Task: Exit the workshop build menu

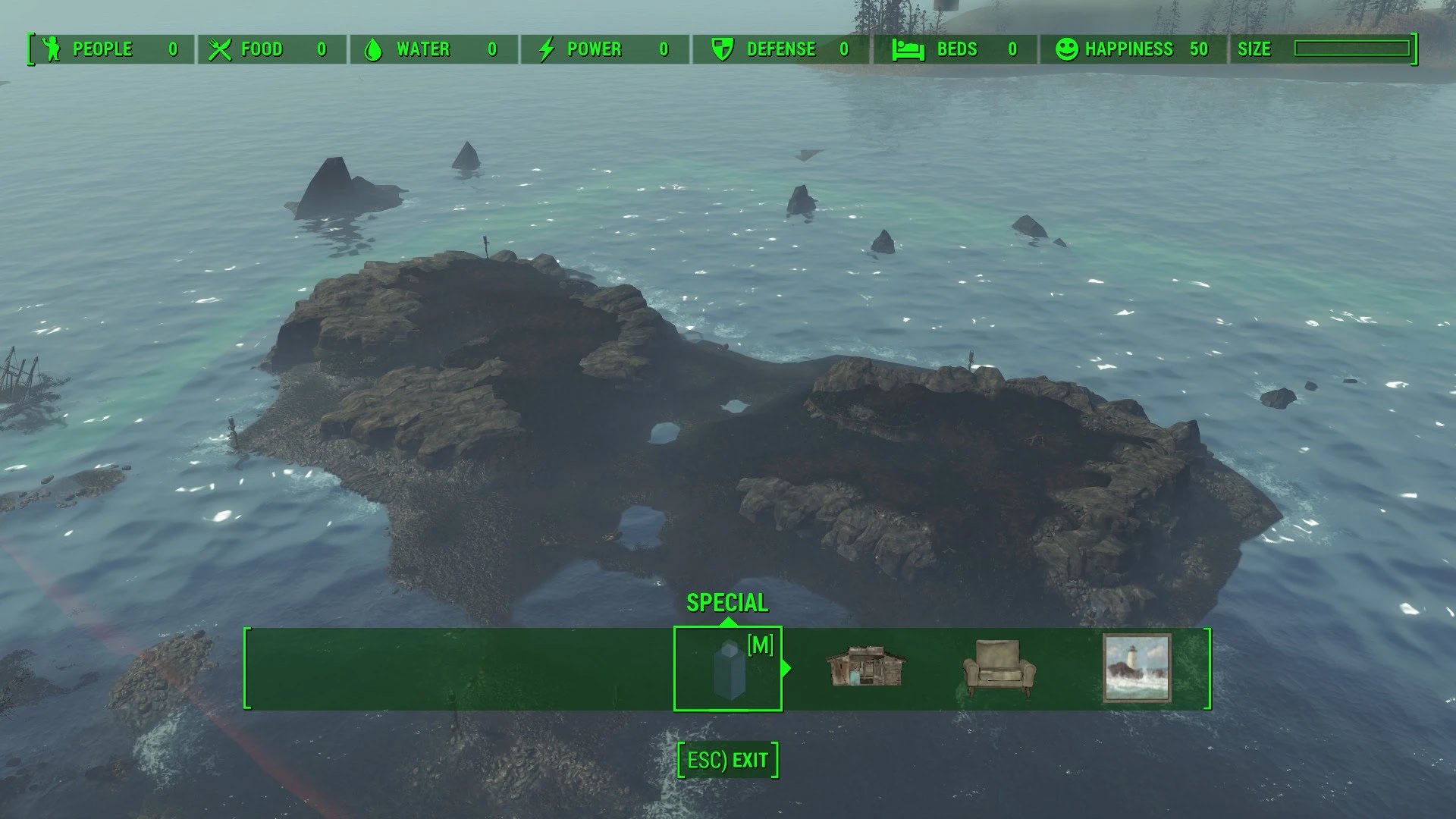Action: tap(727, 760)
